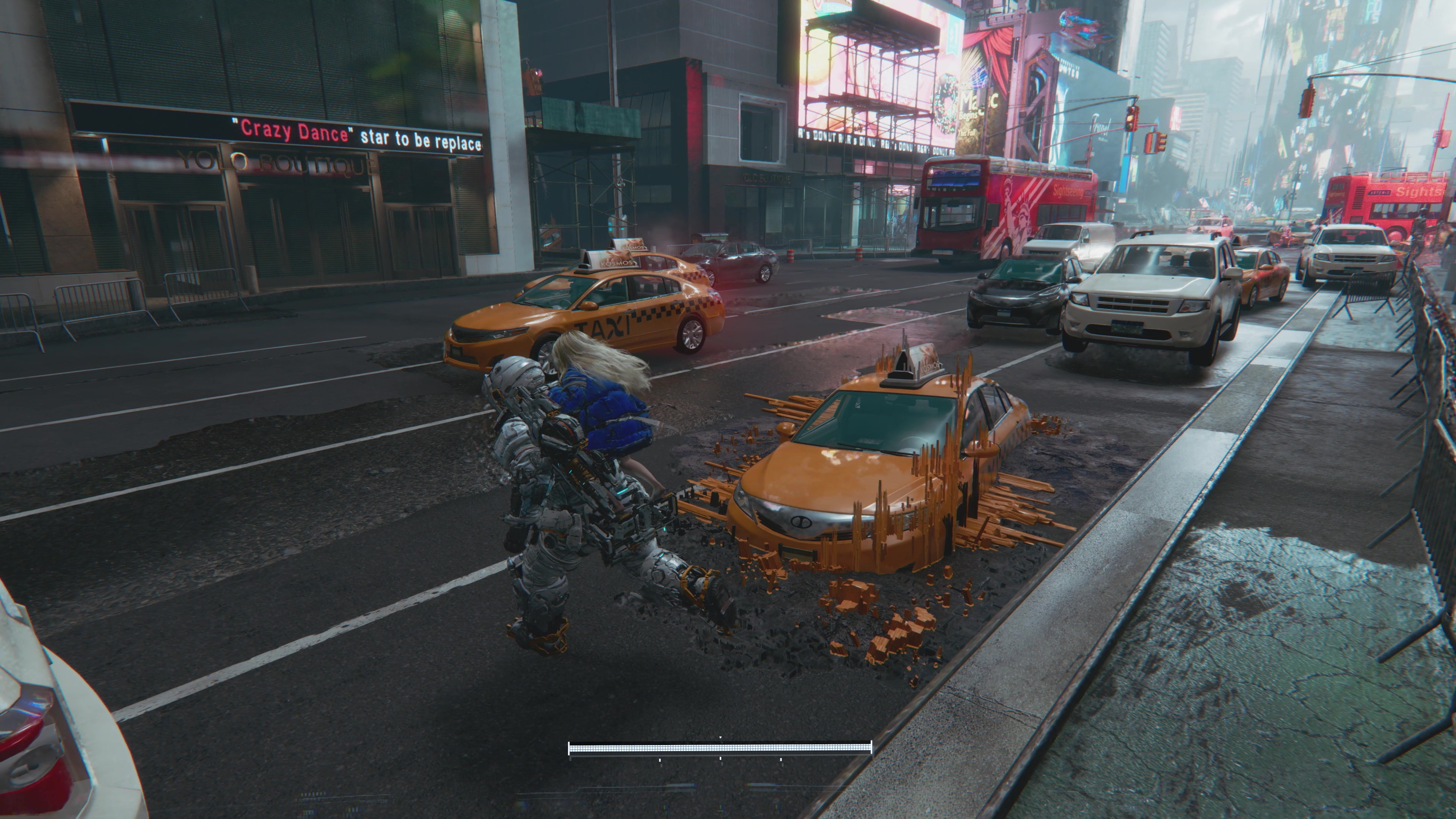Toggle the center notch beneath the HUD gauge
1456x819 pixels.
(720, 760)
